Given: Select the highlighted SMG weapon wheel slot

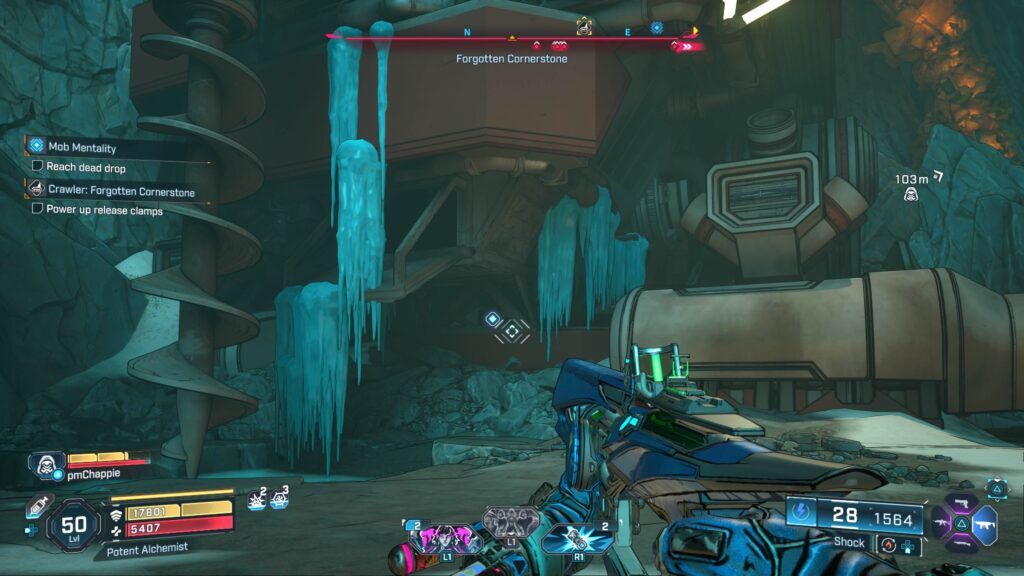Looking at the screenshot, I should pos(984,524).
